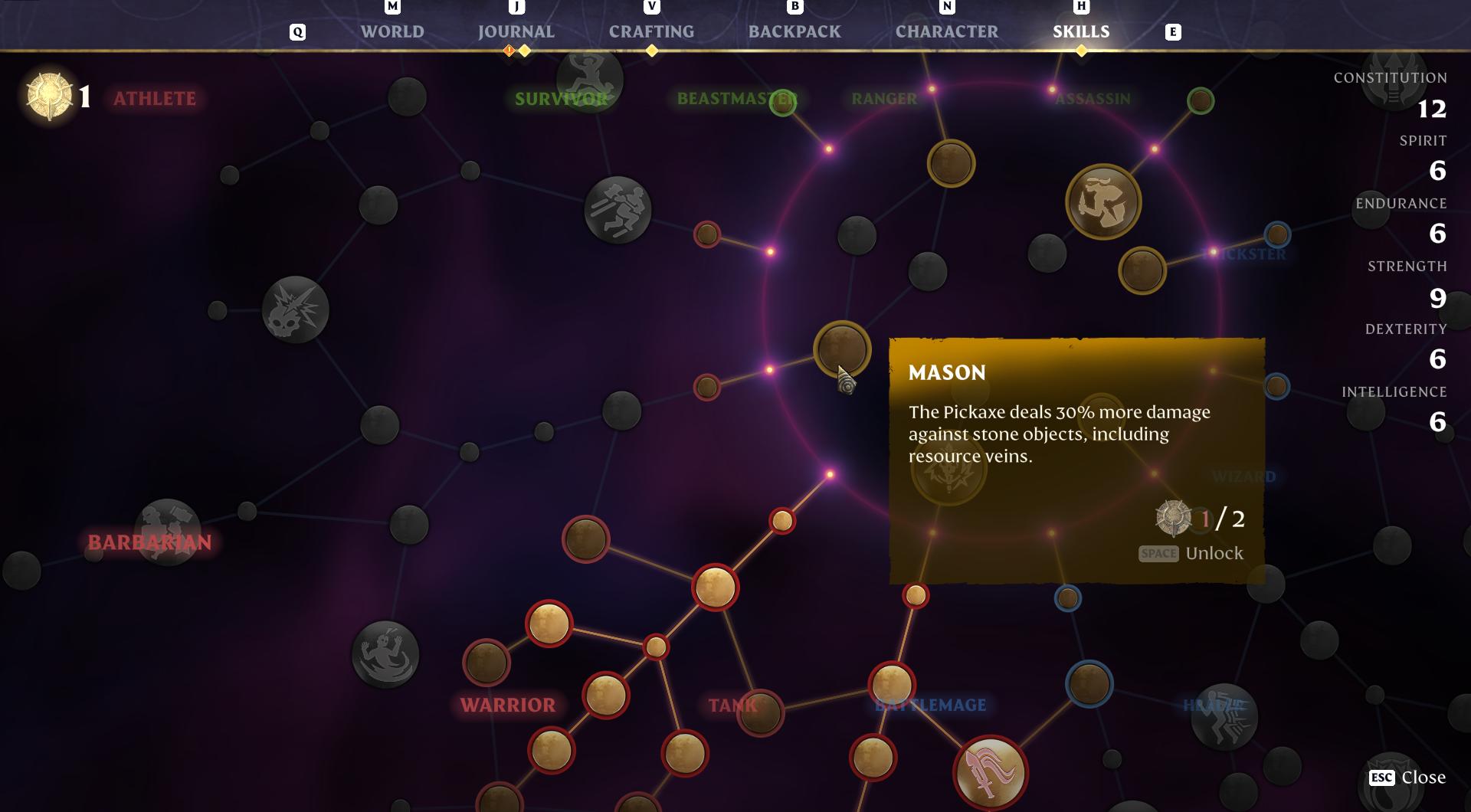Open the Backpack tab
The image size is (1471, 812).
tap(794, 32)
